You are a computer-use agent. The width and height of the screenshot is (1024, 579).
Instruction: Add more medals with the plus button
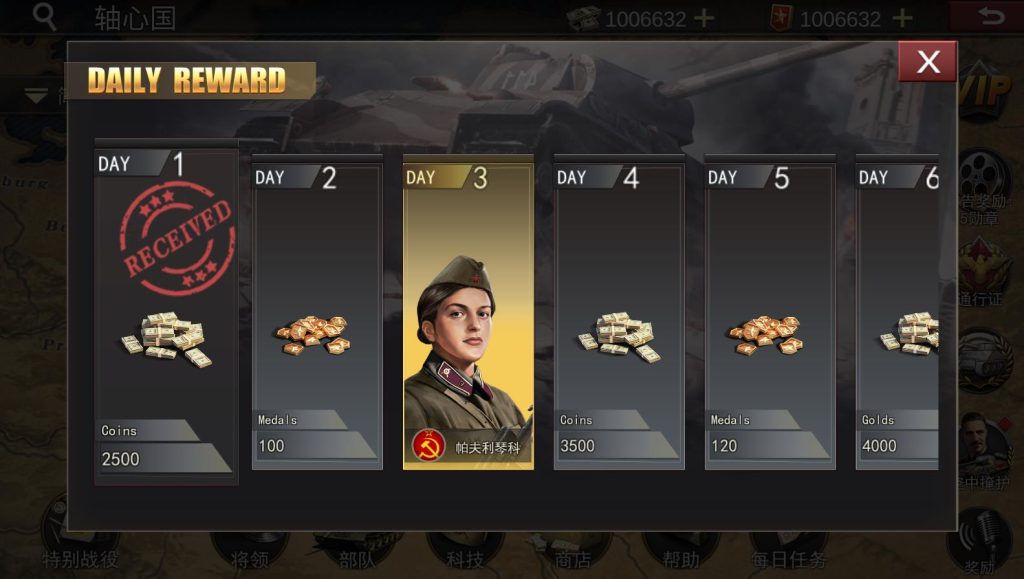coord(902,18)
